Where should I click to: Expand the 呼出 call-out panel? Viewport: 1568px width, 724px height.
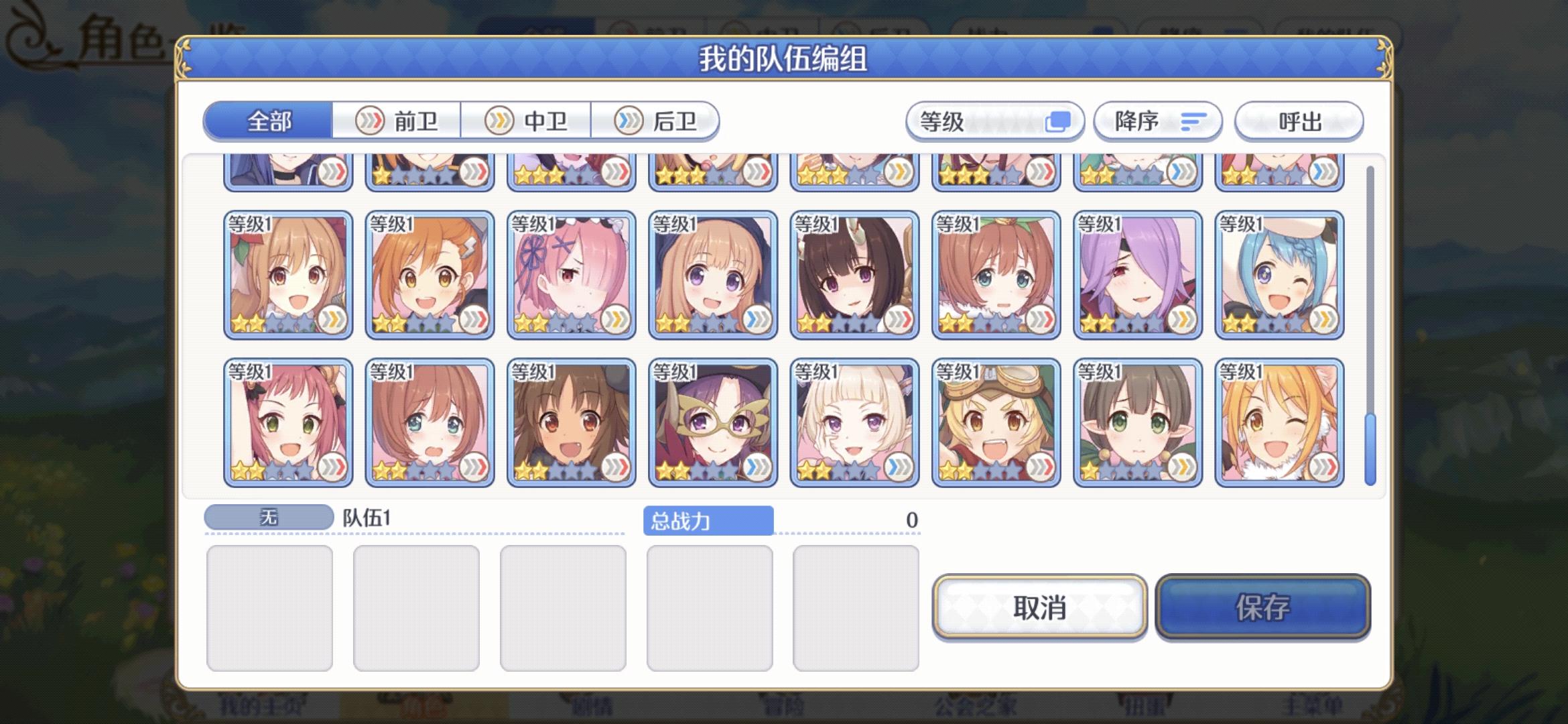(1299, 121)
